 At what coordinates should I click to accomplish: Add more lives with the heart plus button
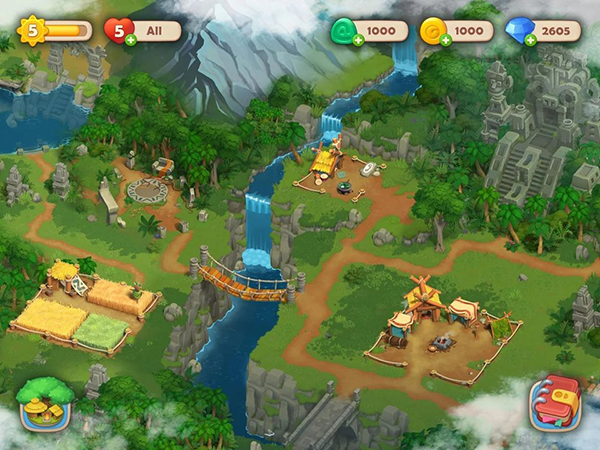click(x=131, y=40)
